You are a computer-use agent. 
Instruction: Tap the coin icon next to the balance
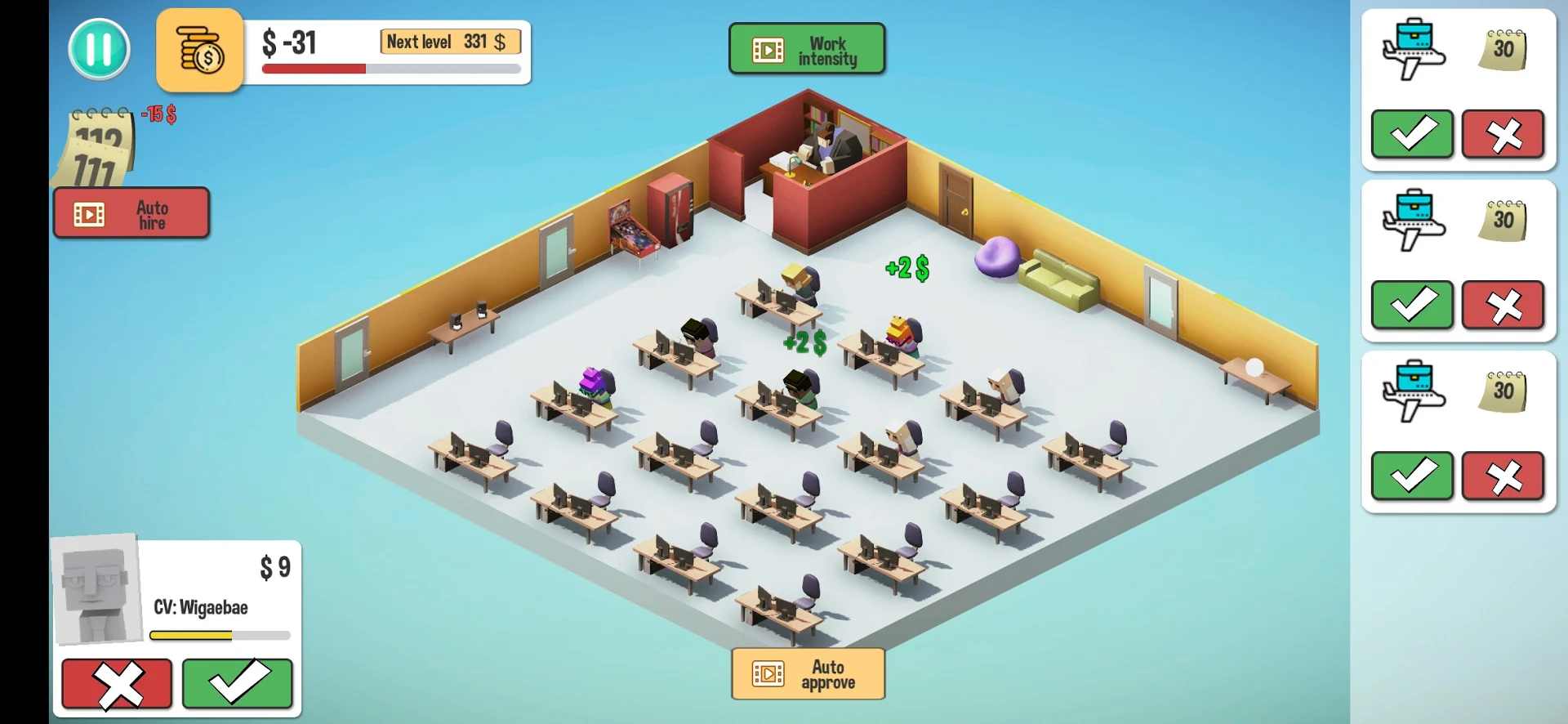pos(198,51)
